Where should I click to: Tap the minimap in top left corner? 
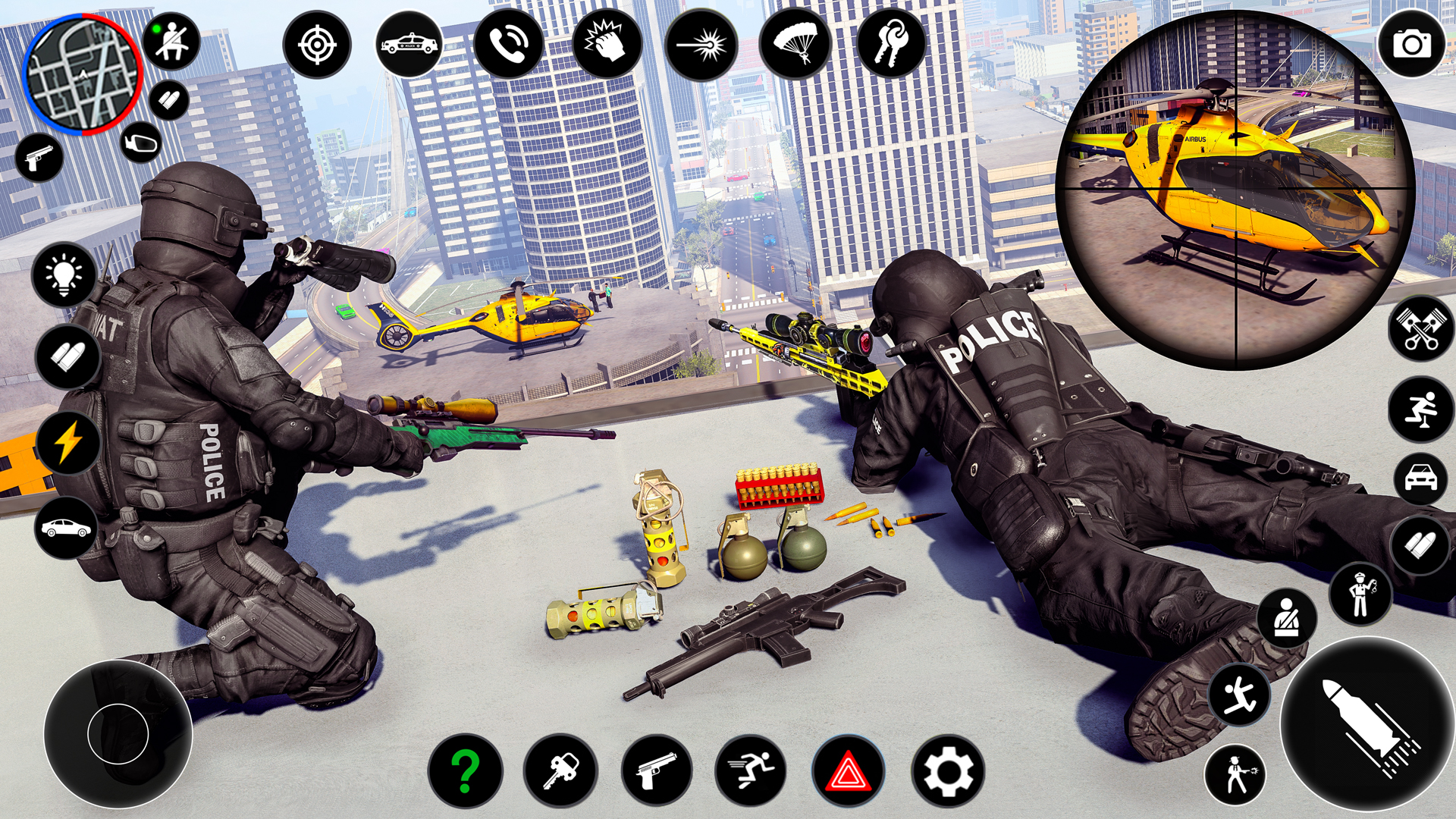pyautogui.click(x=82, y=74)
